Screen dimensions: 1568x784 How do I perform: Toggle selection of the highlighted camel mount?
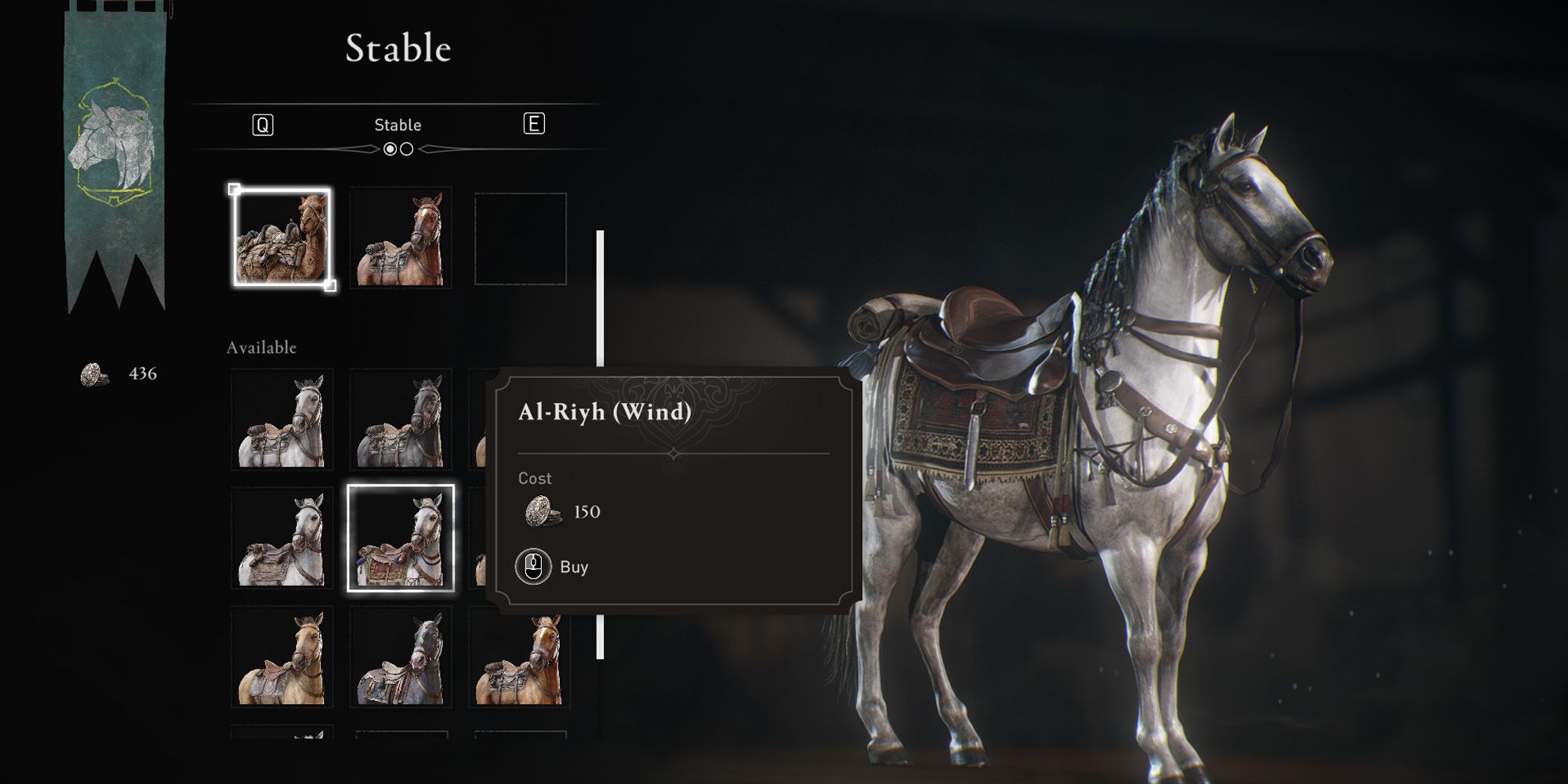[282, 237]
